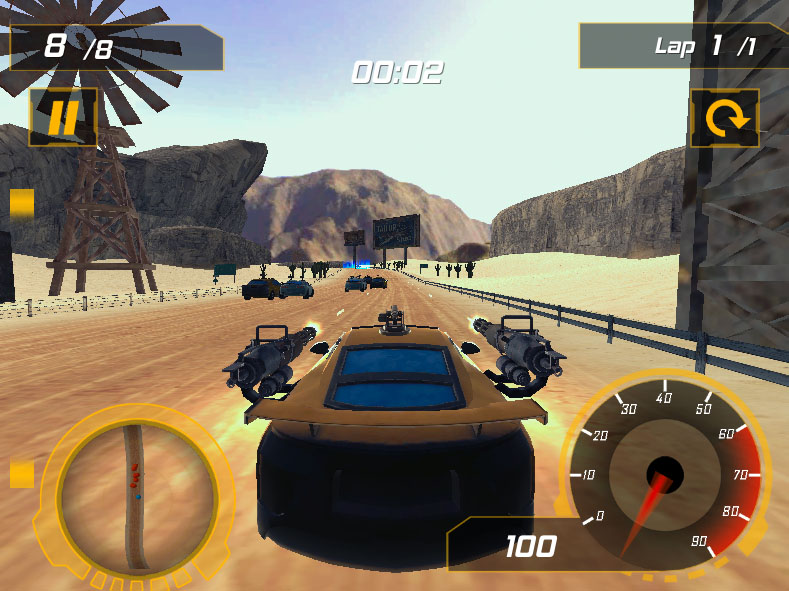Pause the race with the pause button
The width and height of the screenshot is (789, 591).
tap(62, 118)
